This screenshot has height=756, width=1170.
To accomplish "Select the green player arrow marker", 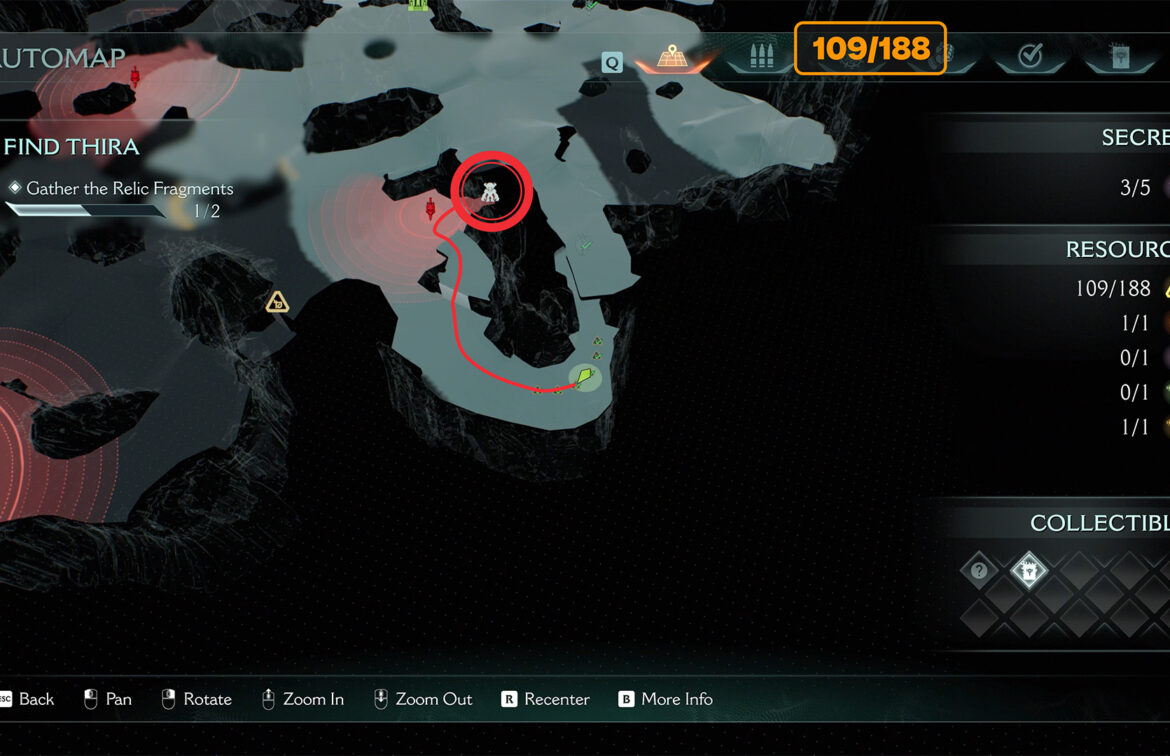I will coord(584,378).
